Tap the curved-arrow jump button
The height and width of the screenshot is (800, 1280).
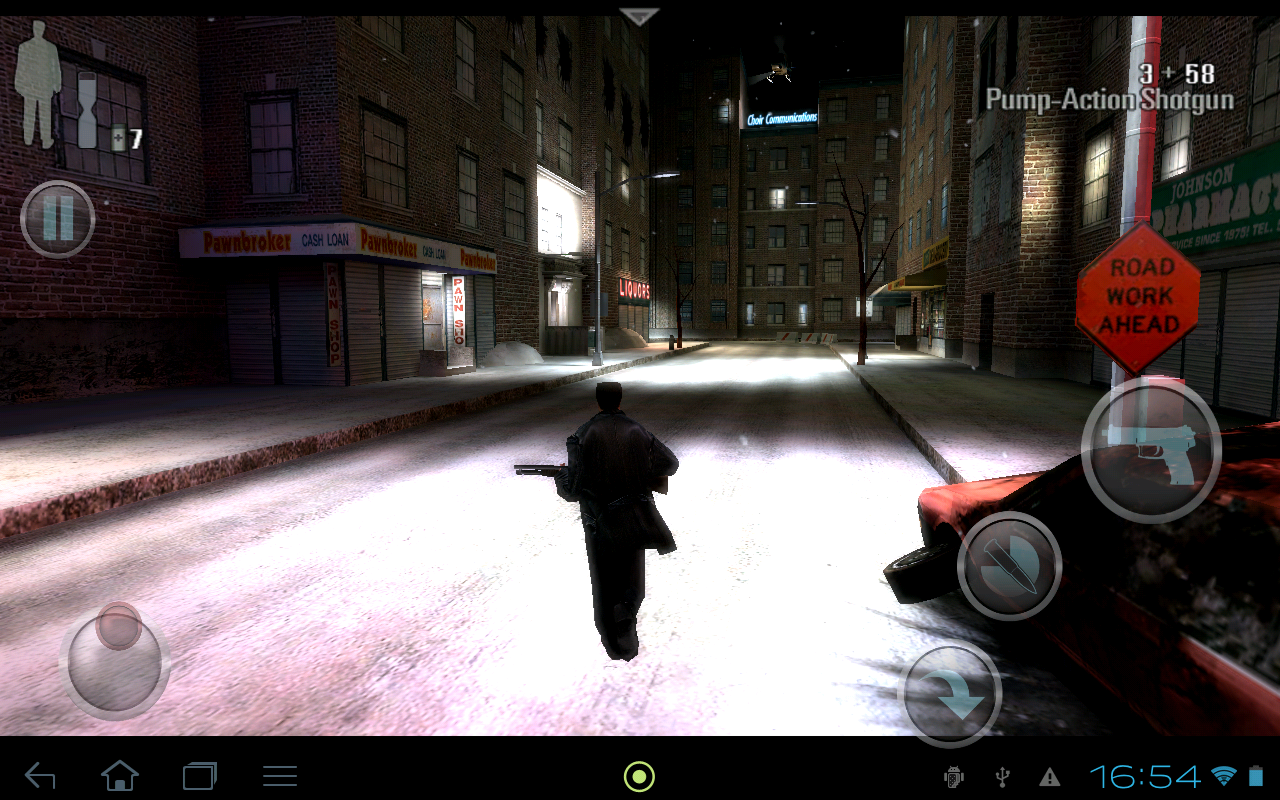coord(951,694)
